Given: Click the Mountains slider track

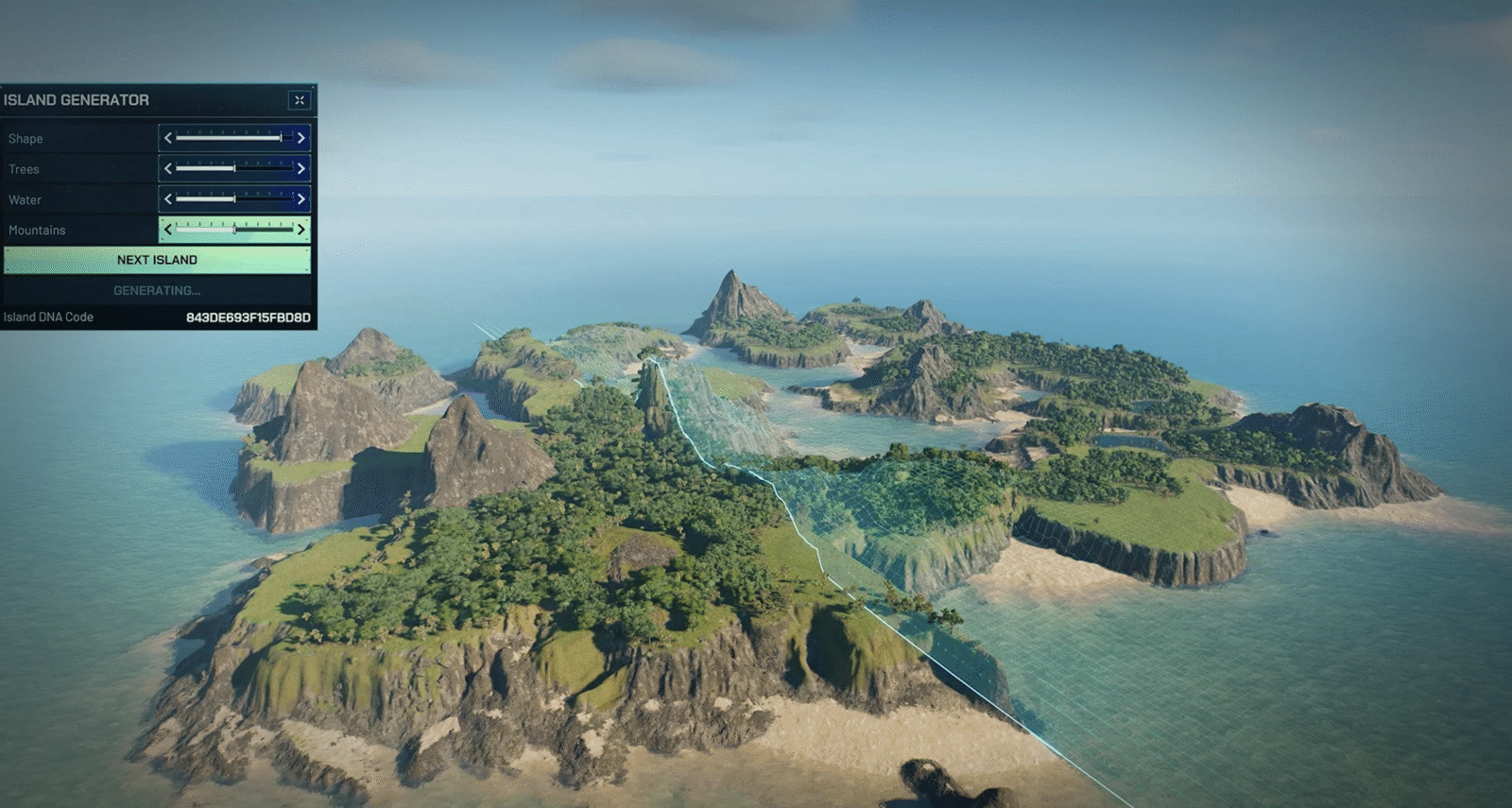Looking at the screenshot, I should tap(234, 230).
